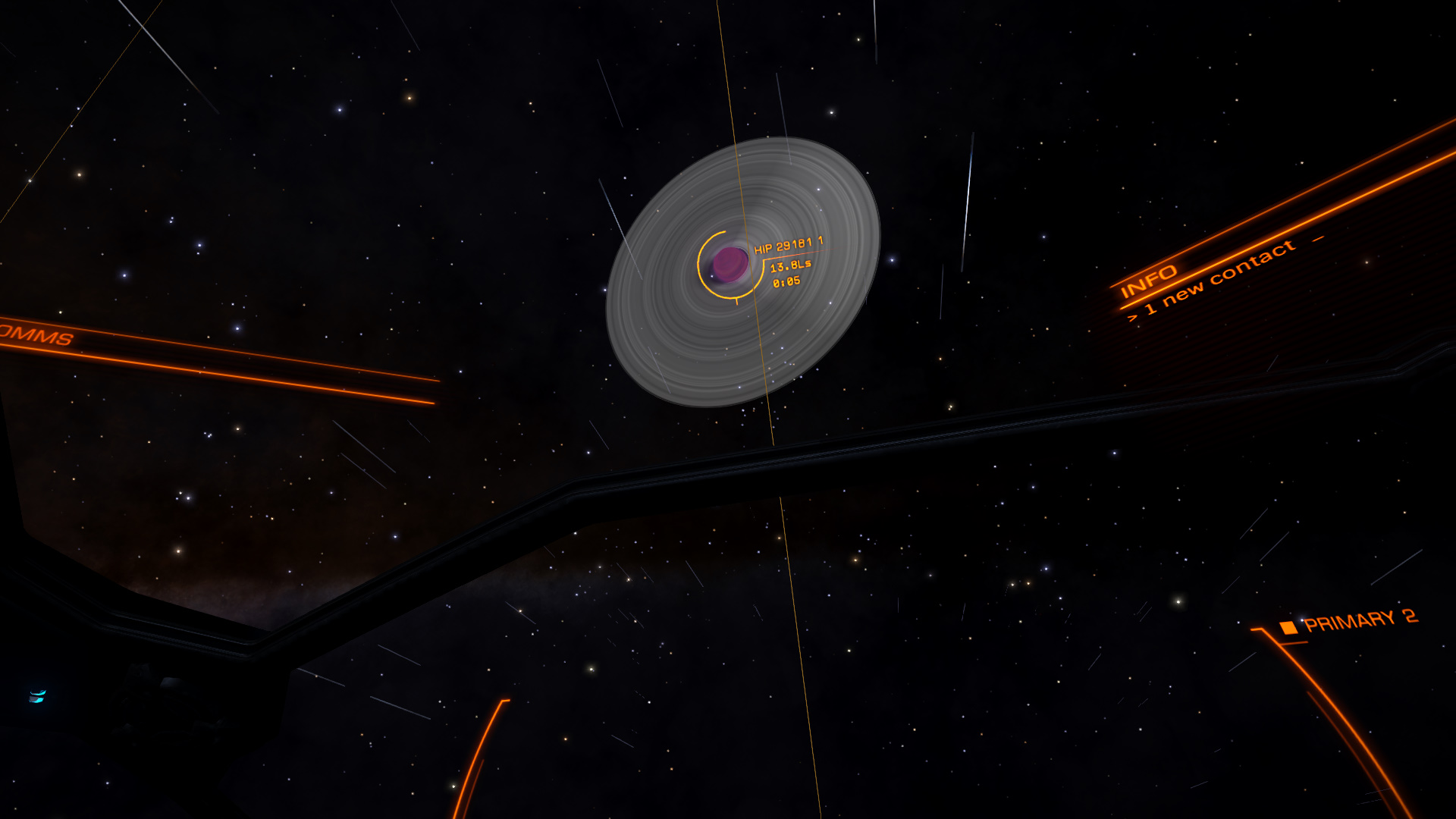Select the HIP 29181 1 target marker
The image size is (1456, 819).
pyautogui.click(x=730, y=264)
